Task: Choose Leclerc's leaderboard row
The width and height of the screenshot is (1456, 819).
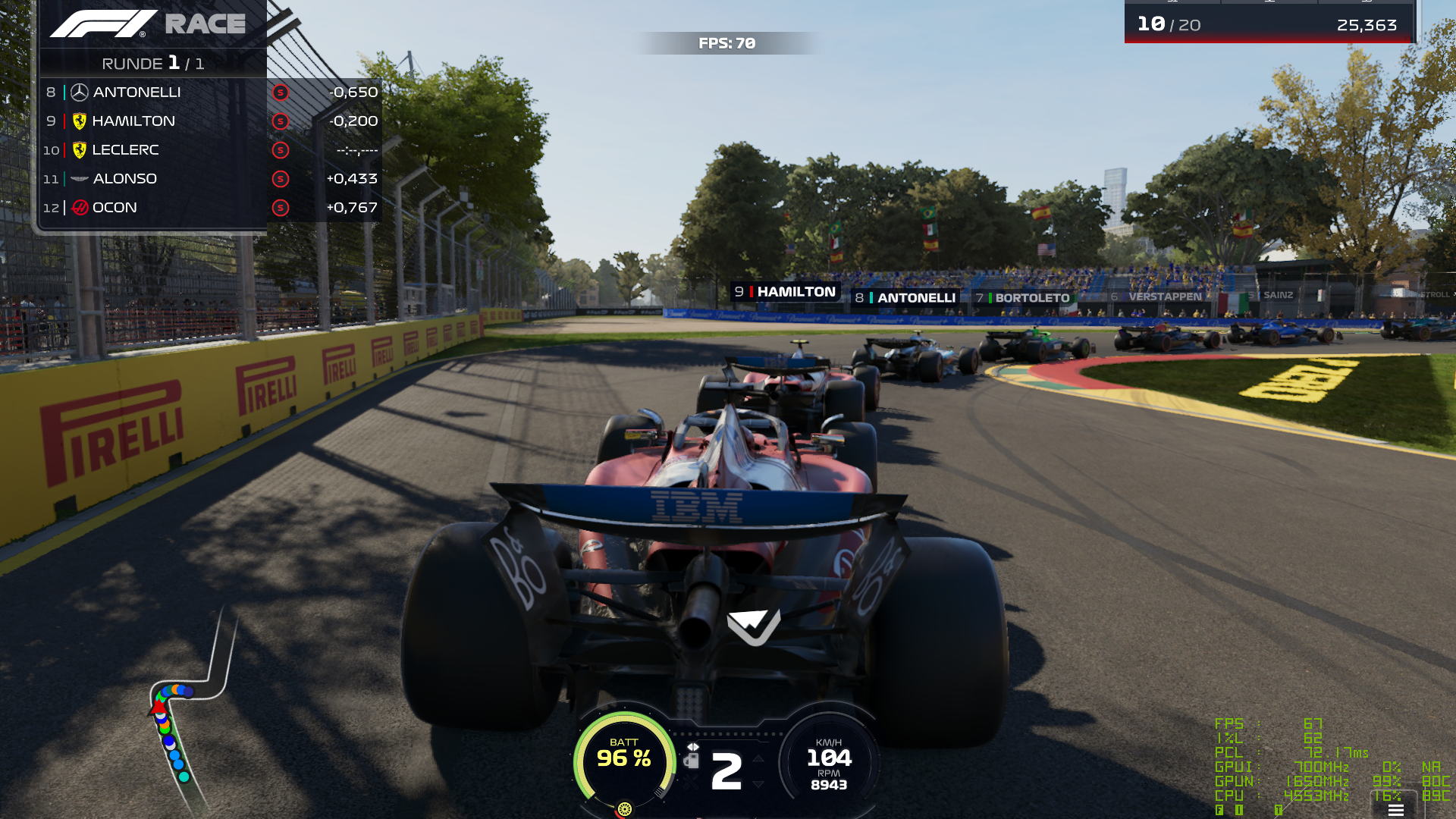Action: pos(210,150)
